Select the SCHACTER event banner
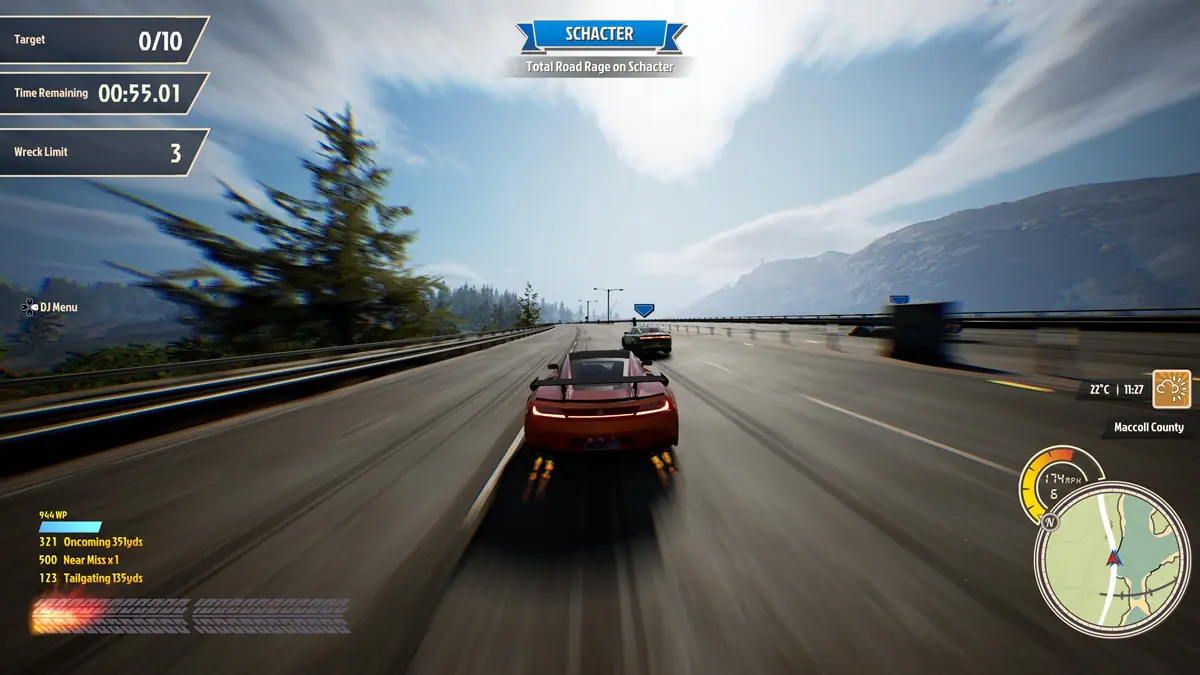This screenshot has width=1200, height=675. pos(599,34)
